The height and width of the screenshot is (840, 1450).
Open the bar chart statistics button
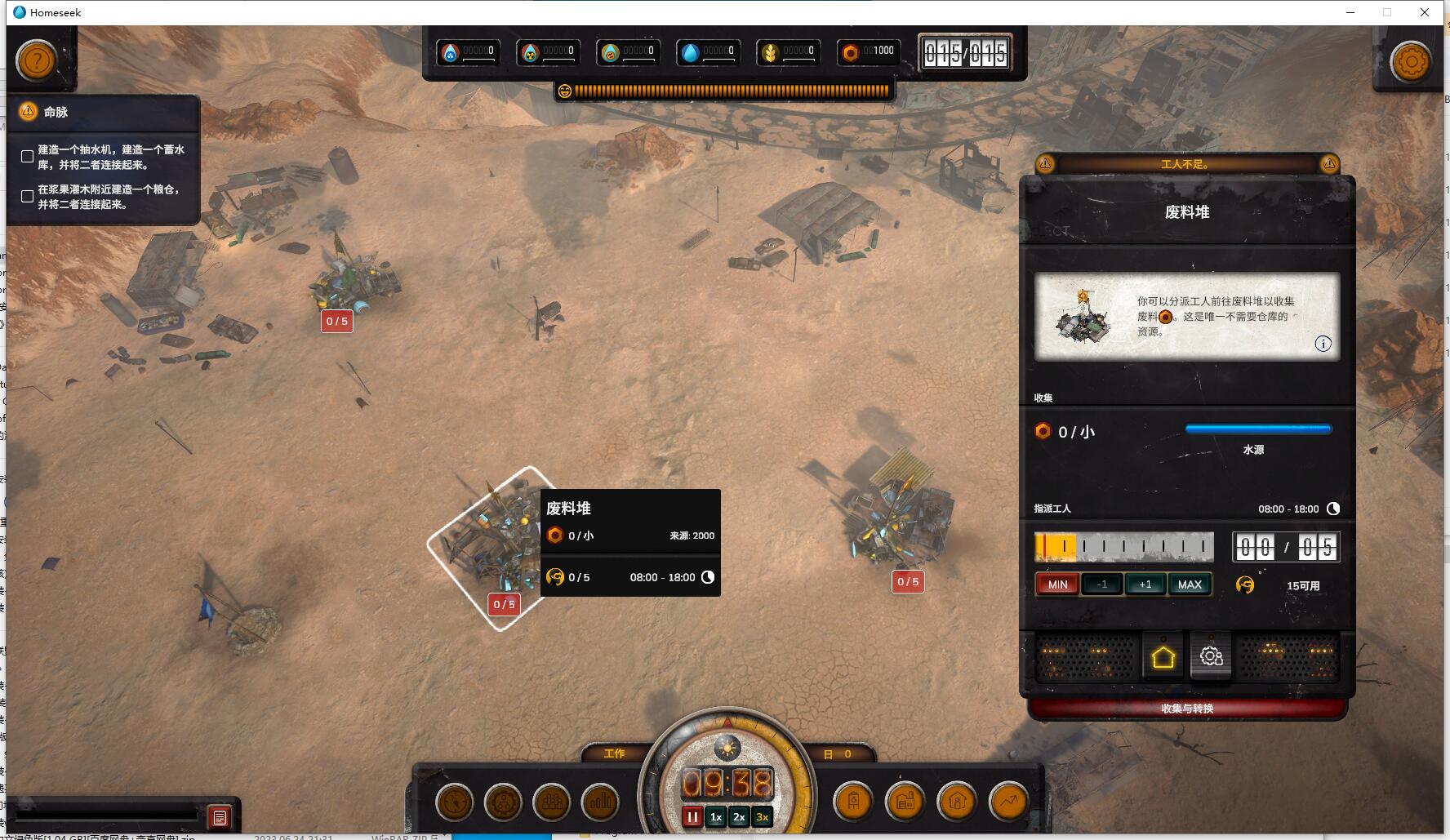(x=601, y=802)
